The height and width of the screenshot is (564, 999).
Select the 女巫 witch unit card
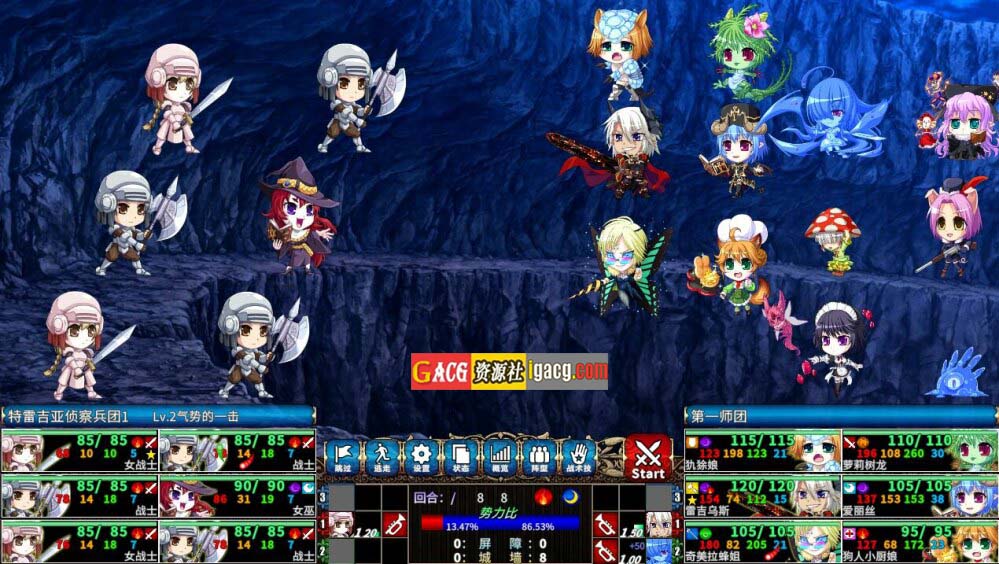(x=237, y=496)
